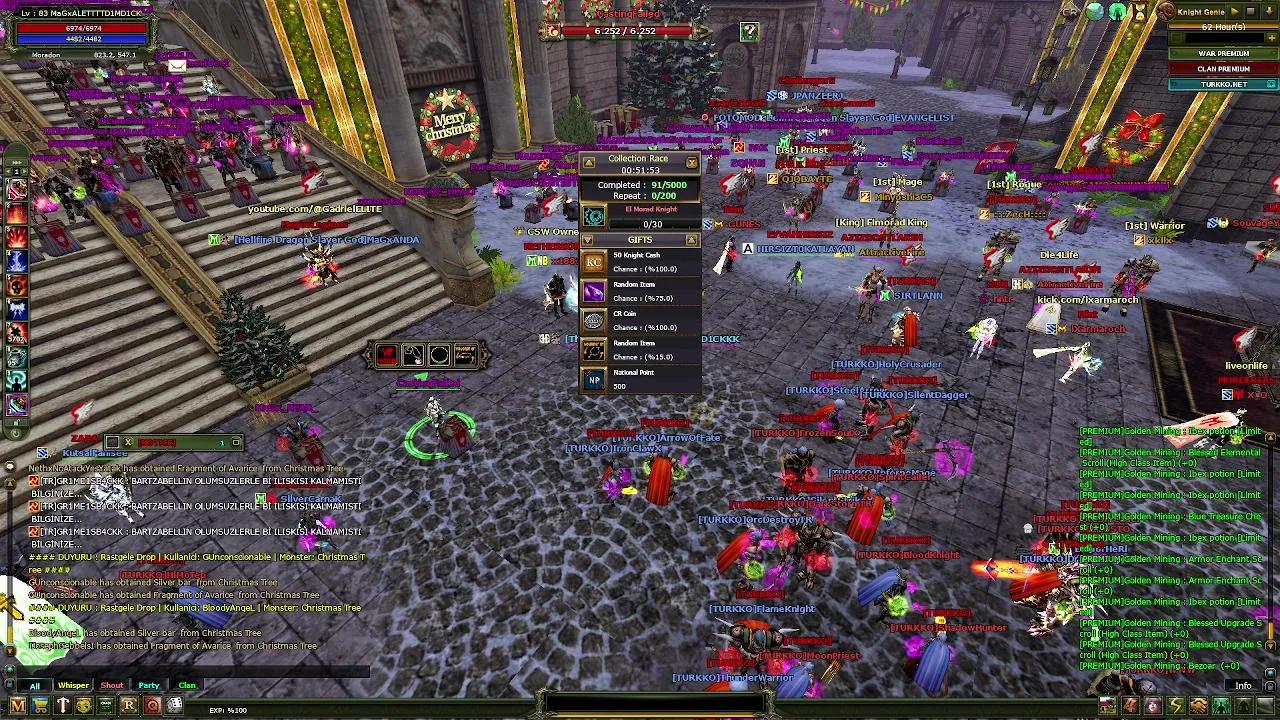1280x720 pixels.
Task: Open the map via the M icon
Action: [18, 705]
